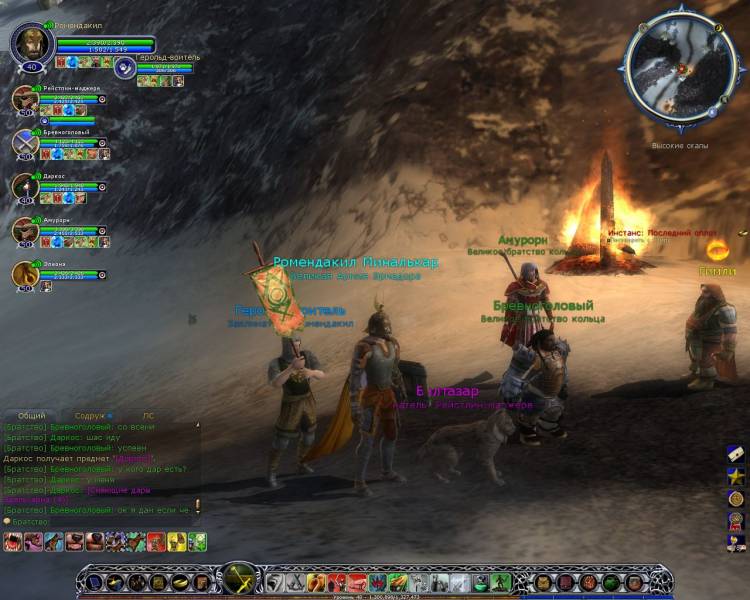
Task: Open the mail envelope notification
Action: pyautogui.click(x=735, y=453)
